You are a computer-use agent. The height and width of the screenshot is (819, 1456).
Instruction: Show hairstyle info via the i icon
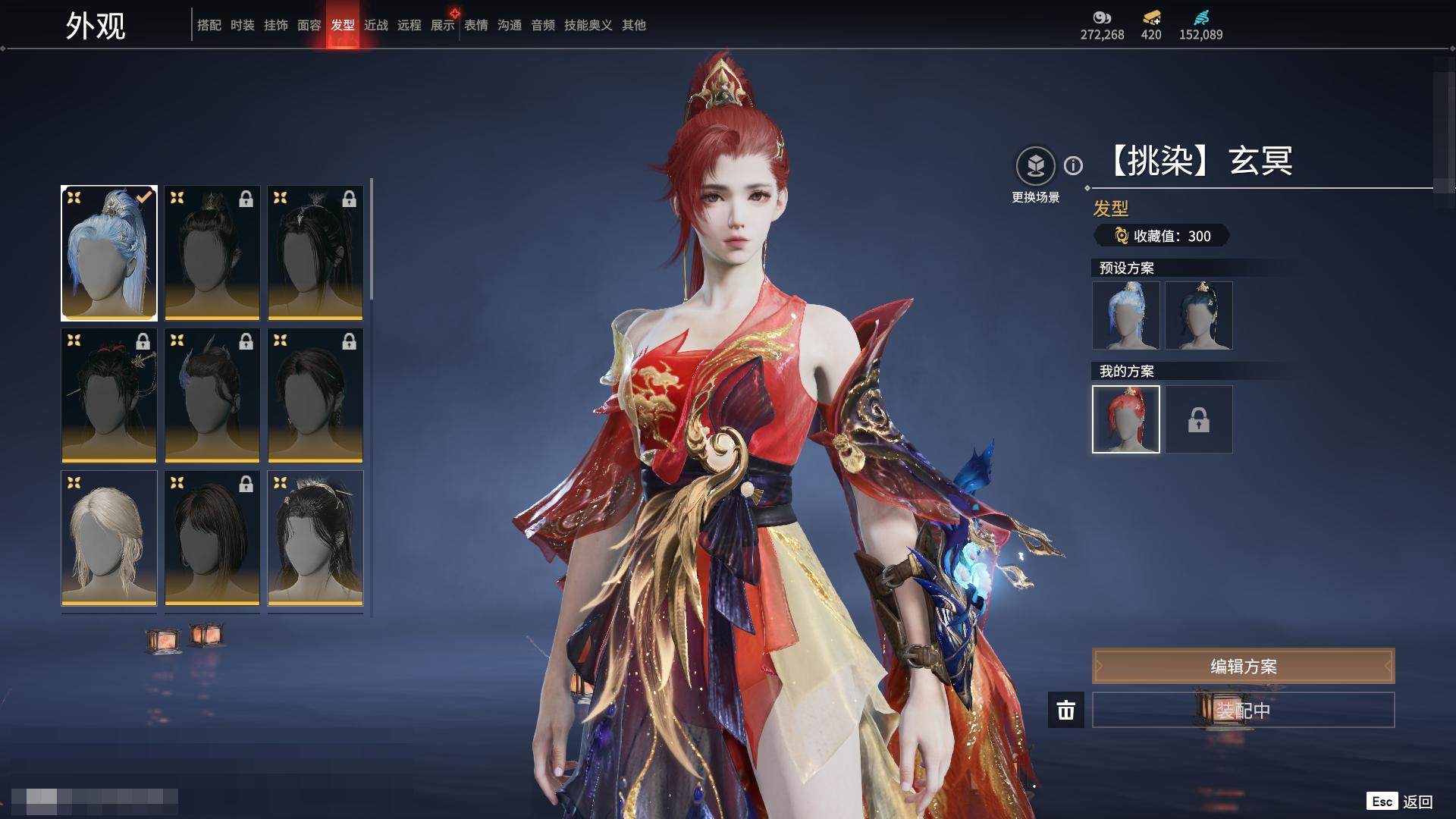(x=1073, y=165)
